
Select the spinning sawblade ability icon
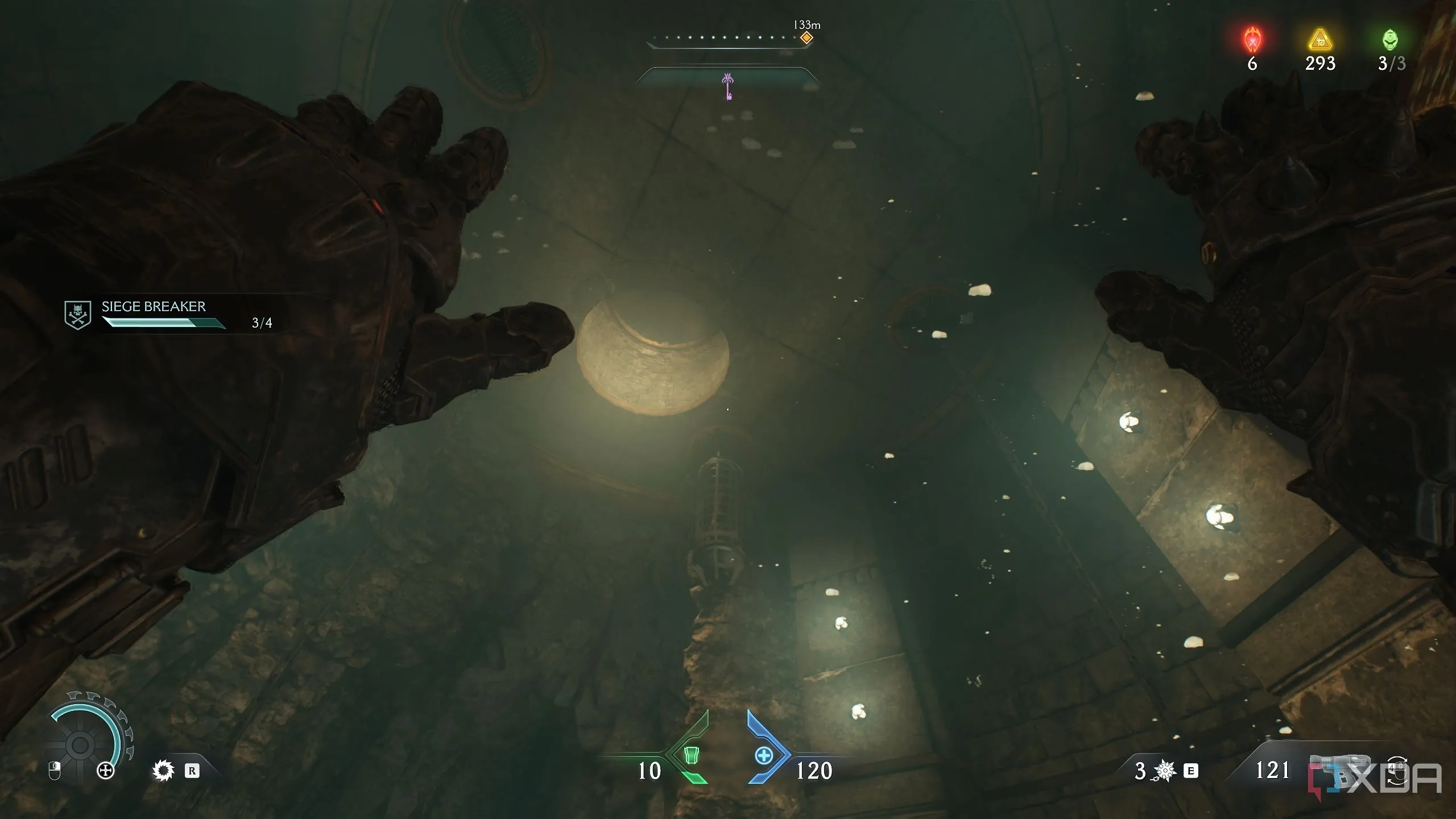(163, 771)
